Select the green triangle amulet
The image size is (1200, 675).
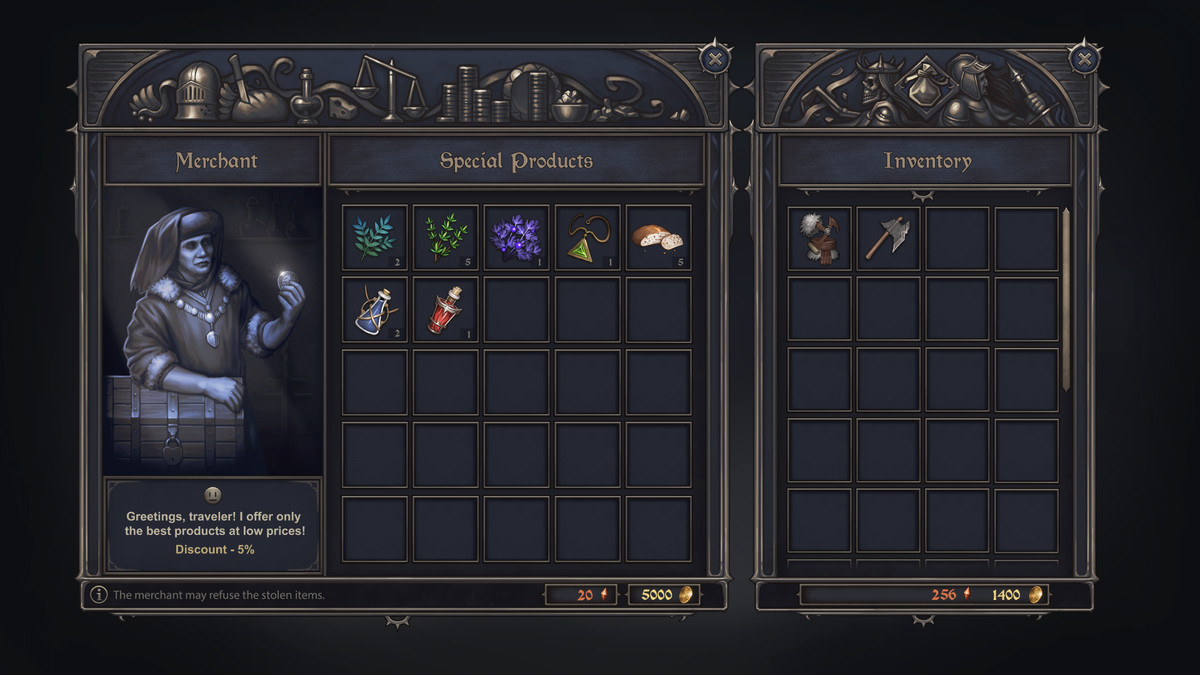(588, 238)
